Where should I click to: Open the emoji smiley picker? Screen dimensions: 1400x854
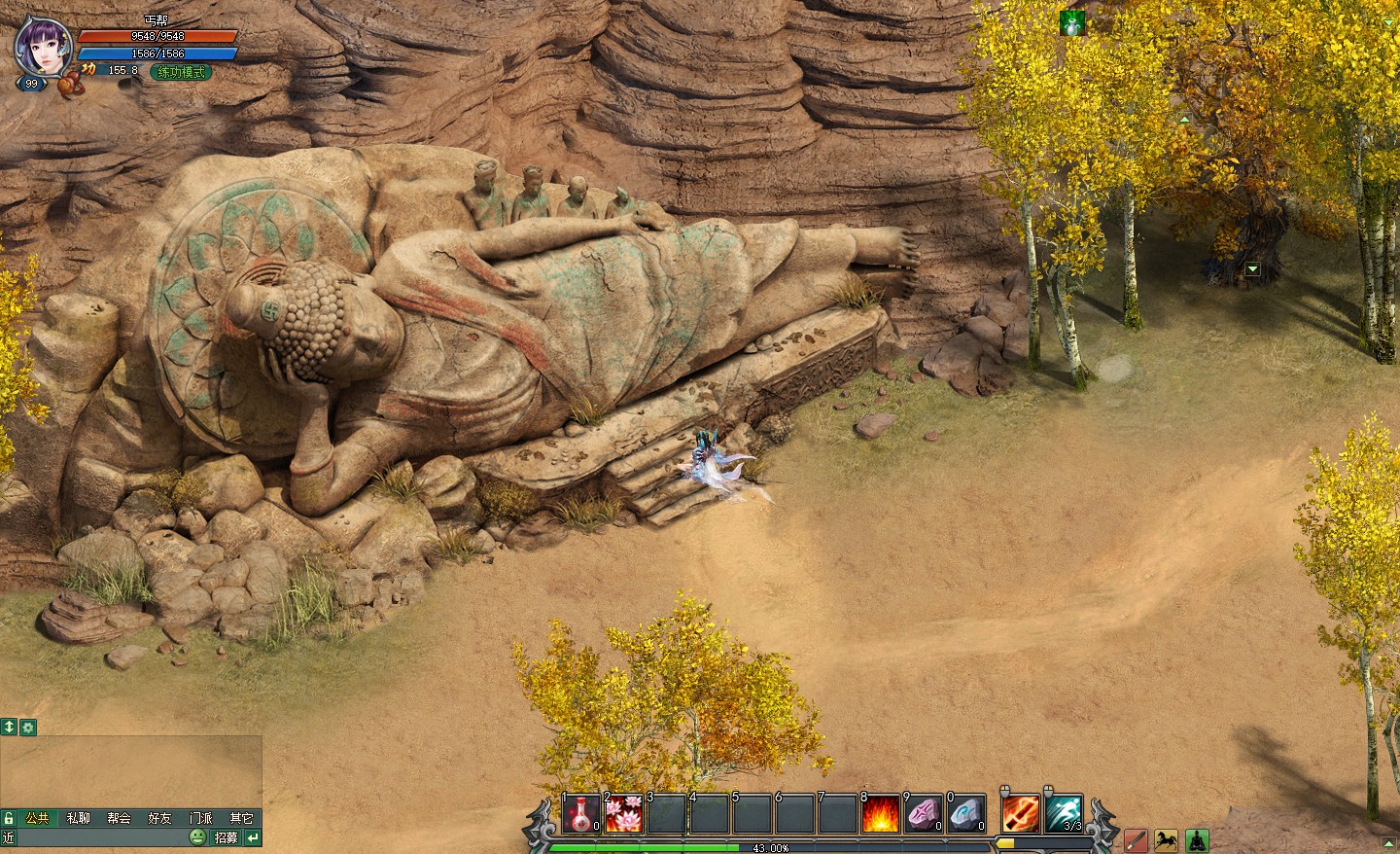(197, 837)
